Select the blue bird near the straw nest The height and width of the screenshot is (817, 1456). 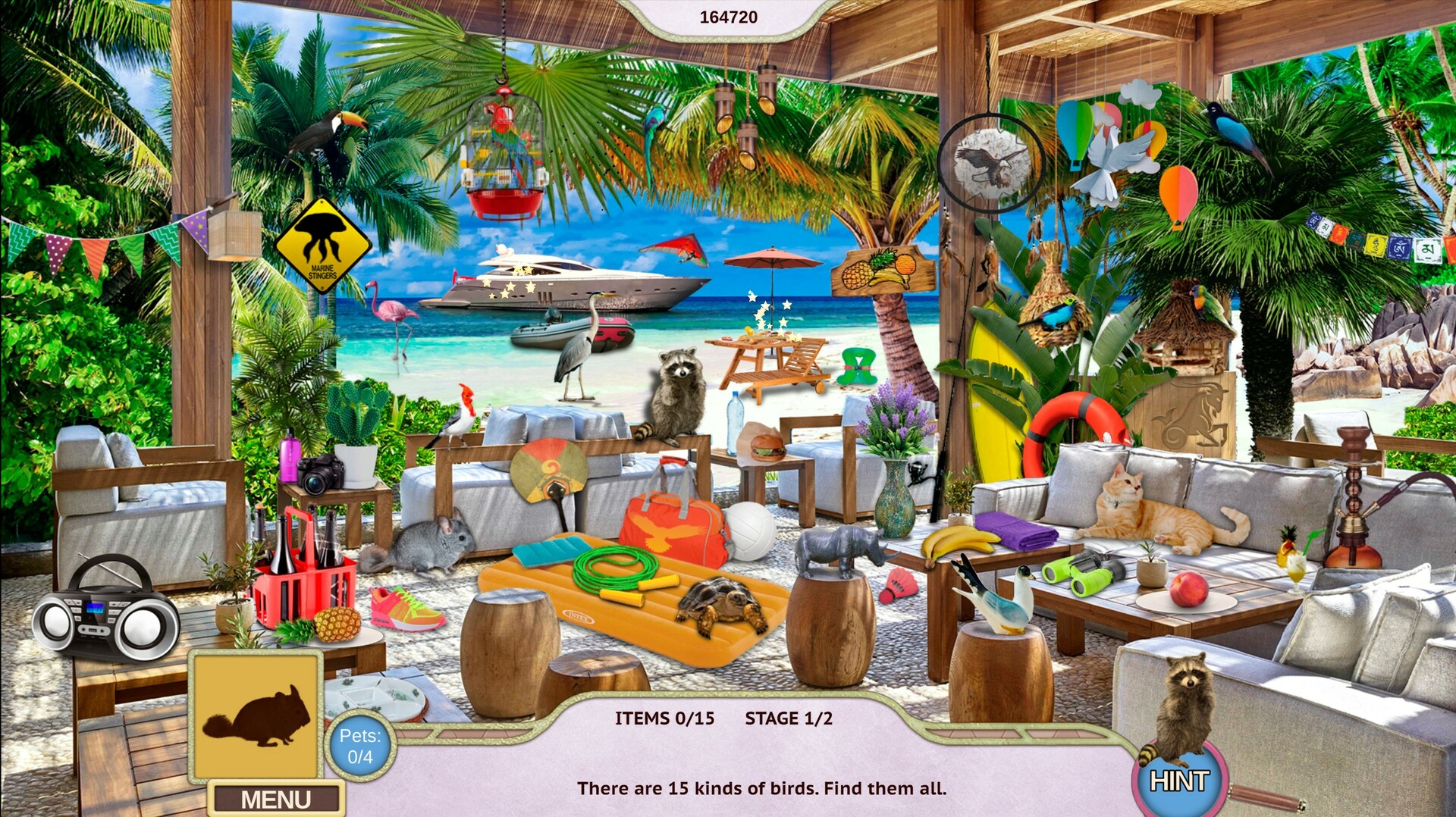[1054, 315]
